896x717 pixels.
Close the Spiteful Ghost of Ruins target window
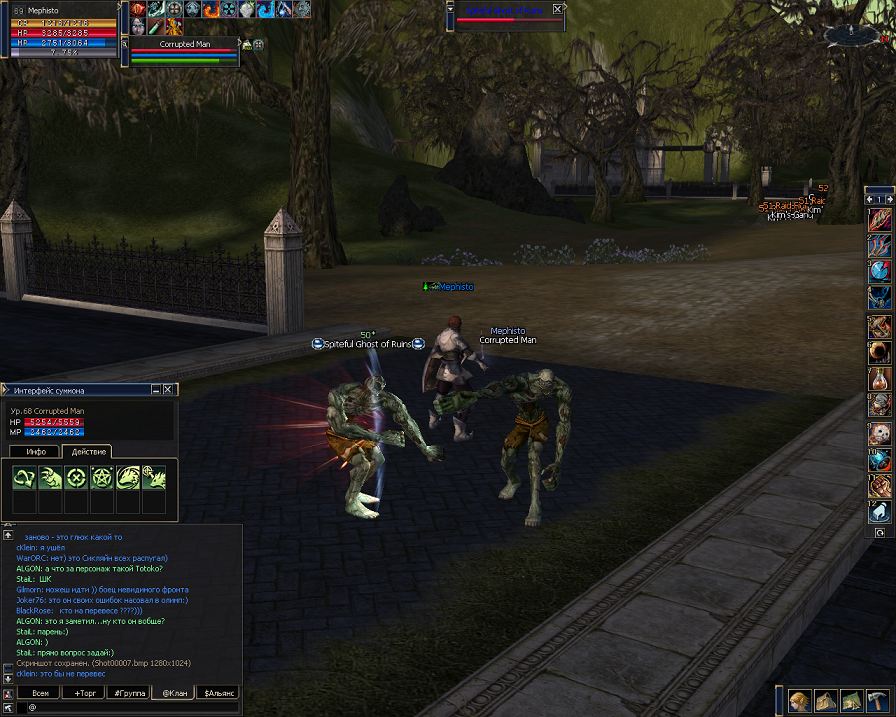[x=558, y=9]
